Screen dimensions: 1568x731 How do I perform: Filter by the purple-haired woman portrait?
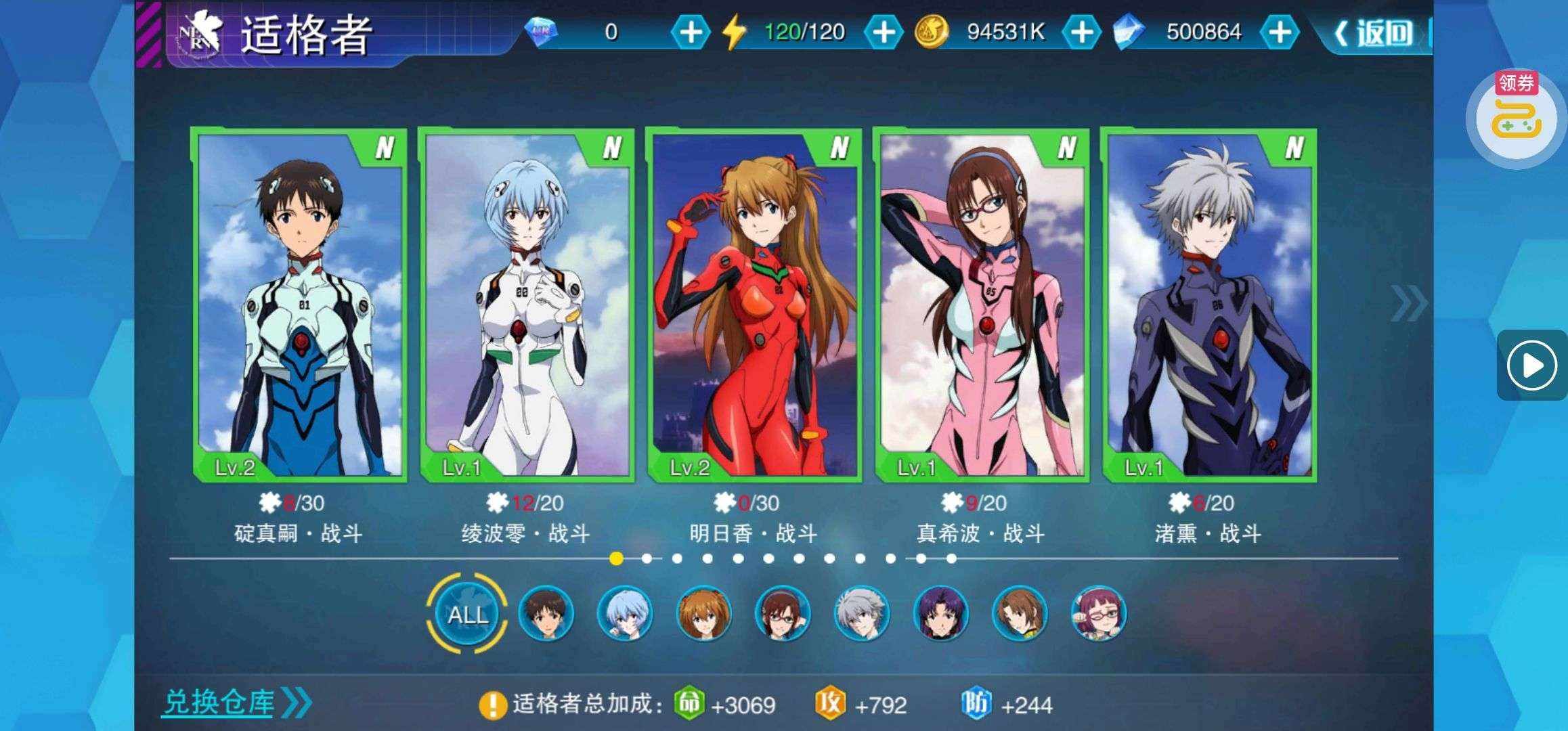tap(940, 614)
